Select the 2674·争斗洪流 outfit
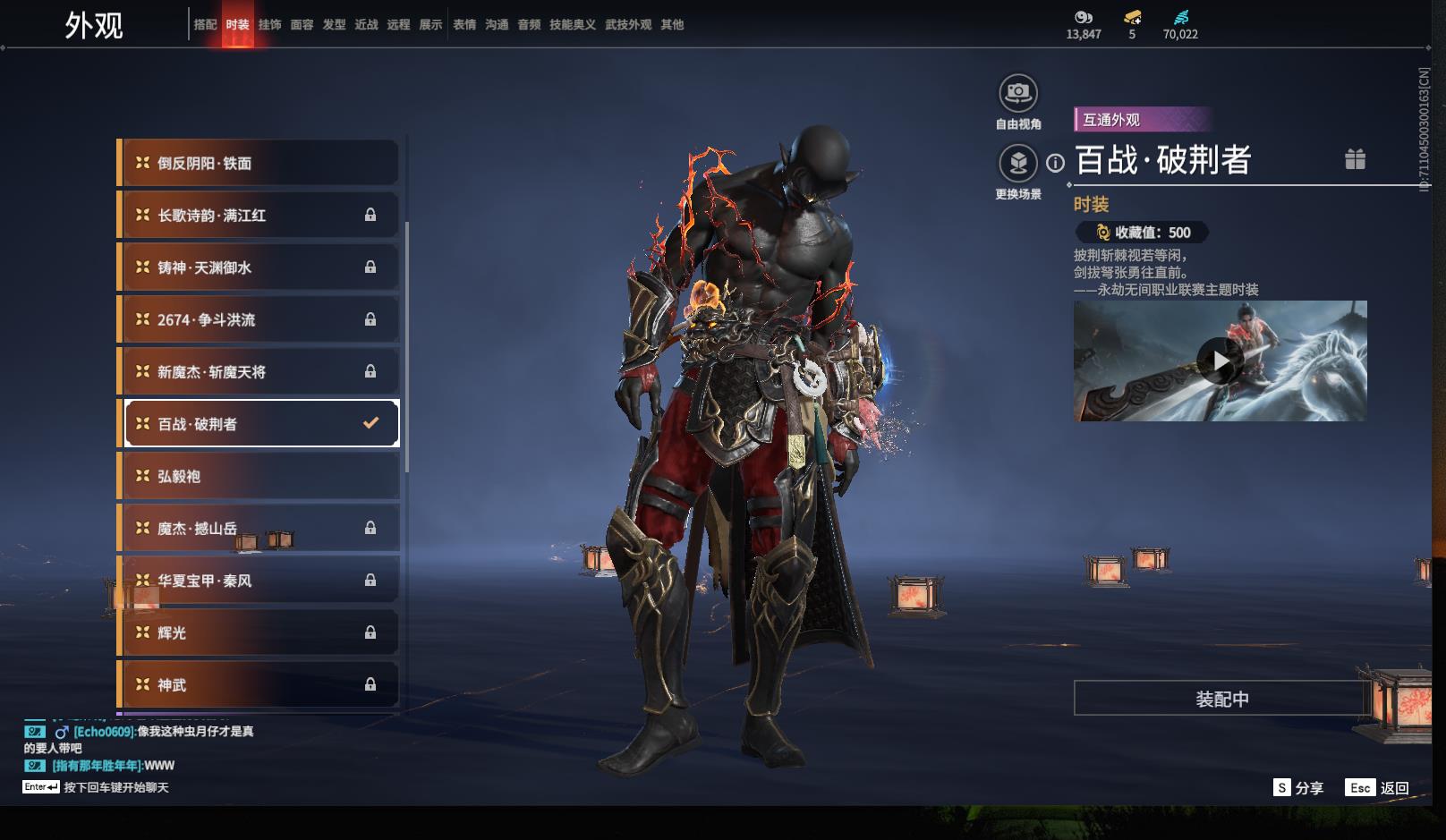Viewport: 1446px width, 840px height. tap(259, 319)
